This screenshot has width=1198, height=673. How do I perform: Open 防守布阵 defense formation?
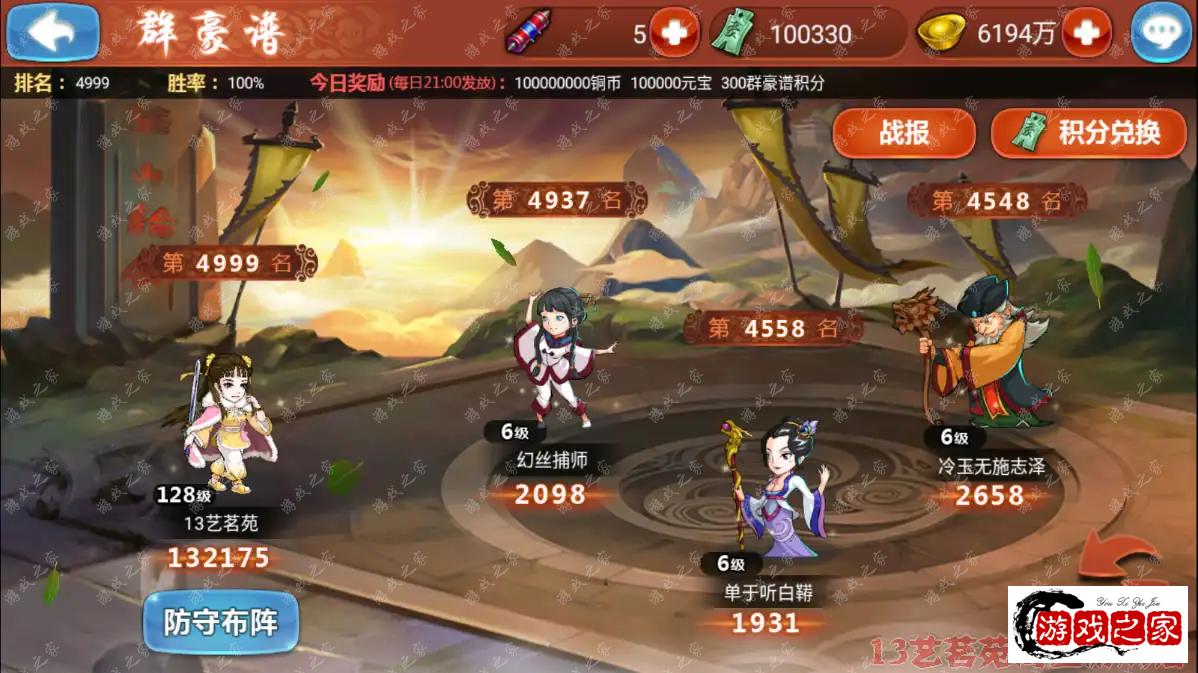[x=220, y=622]
